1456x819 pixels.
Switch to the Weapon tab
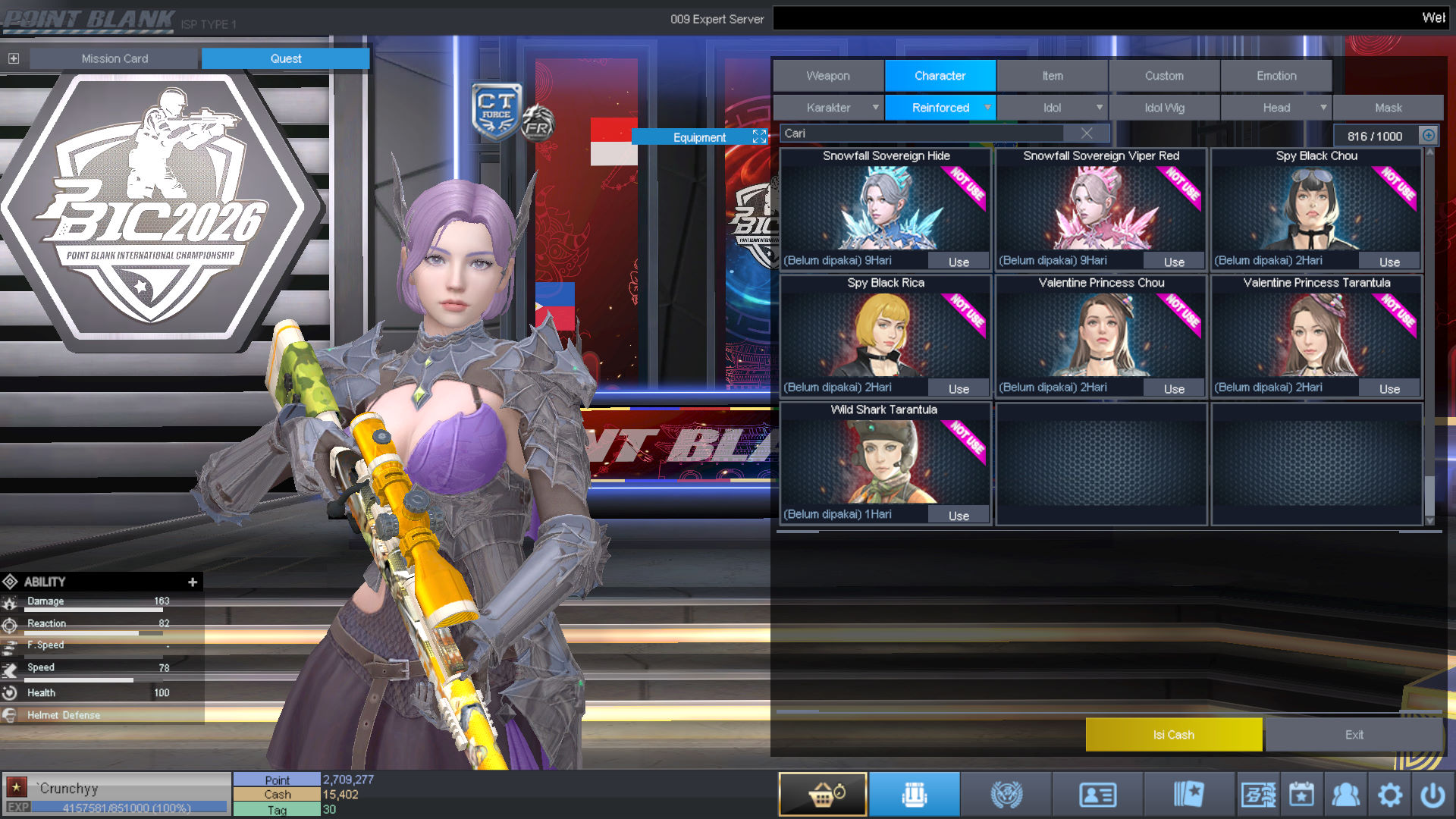pos(827,76)
